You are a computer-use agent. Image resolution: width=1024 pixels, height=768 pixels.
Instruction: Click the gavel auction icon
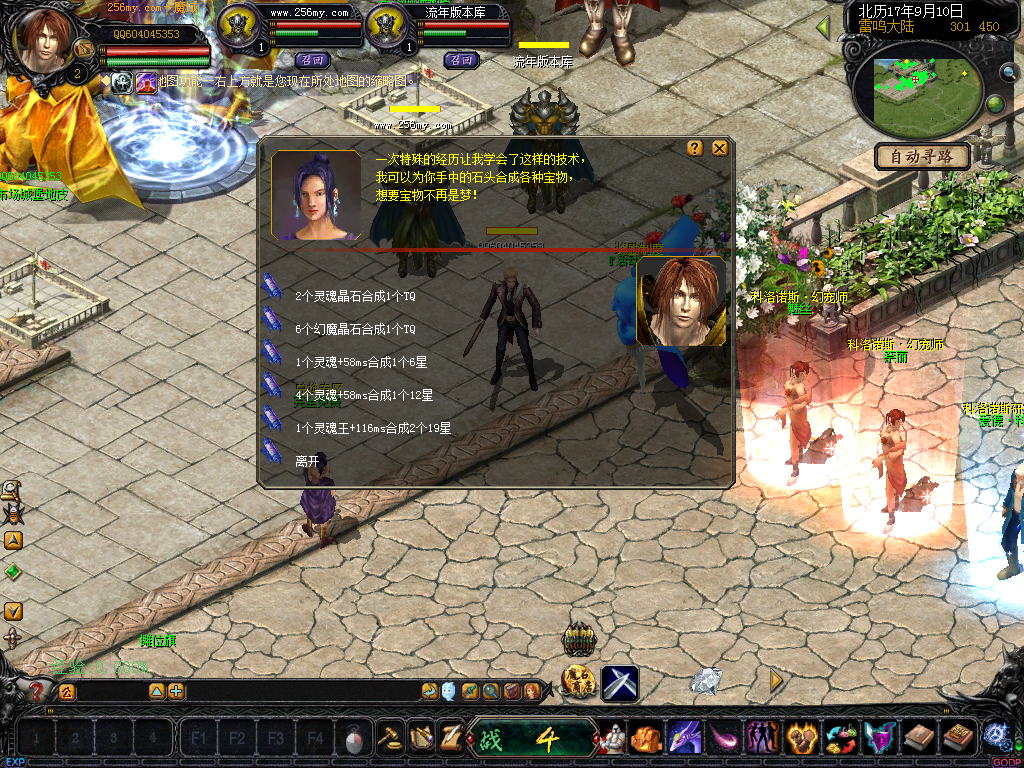coord(389,738)
